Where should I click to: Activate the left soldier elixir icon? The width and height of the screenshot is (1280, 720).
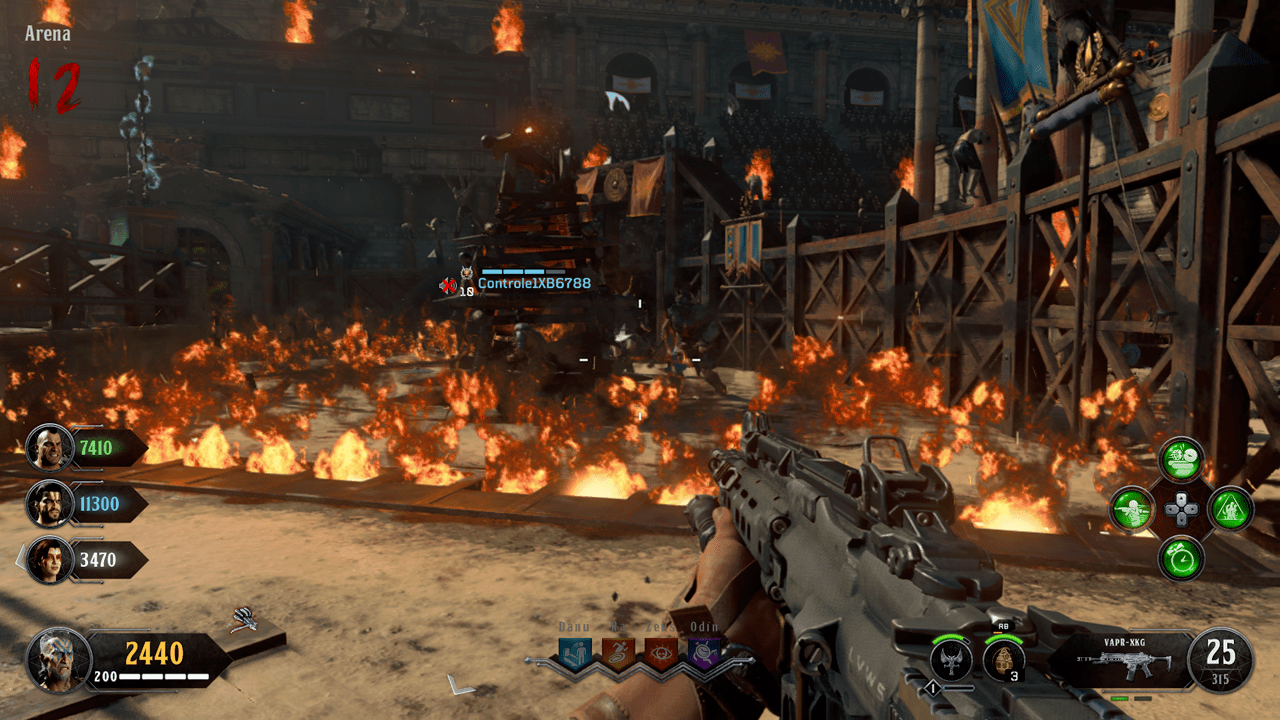(x=1130, y=510)
